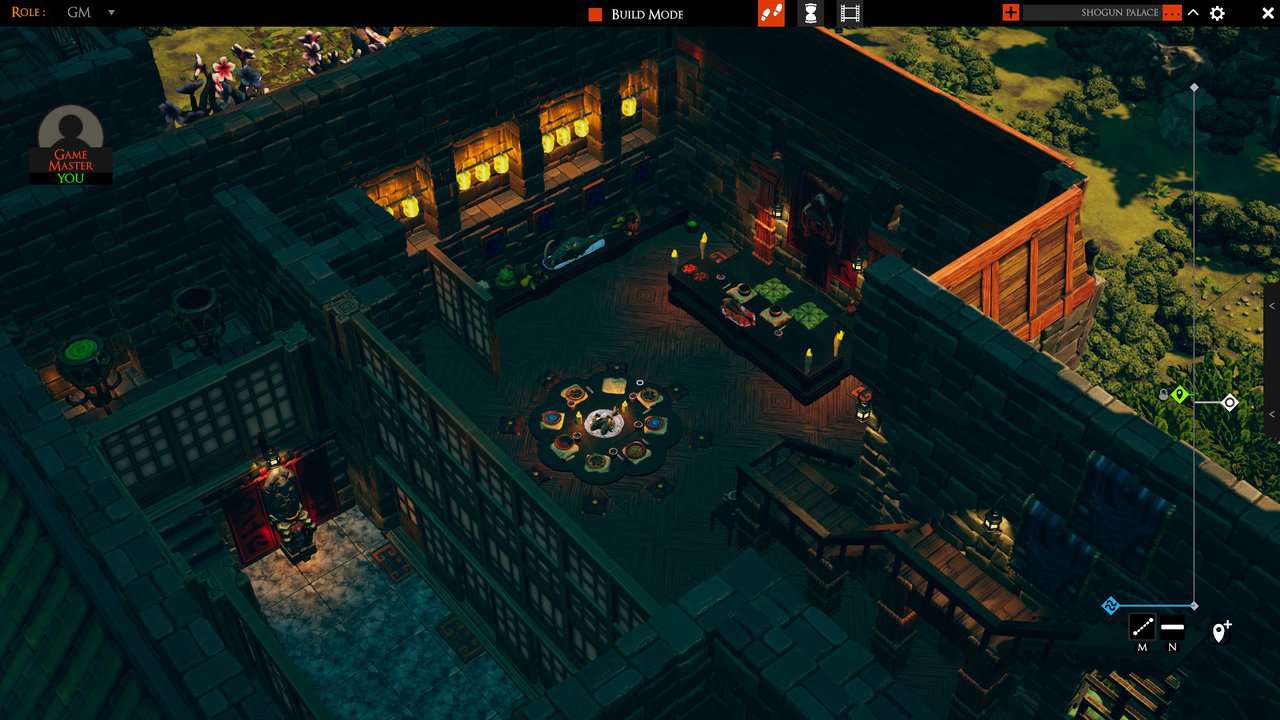This screenshot has width=1280, height=720.
Task: Click the Game Master avatar
Action: click(x=69, y=127)
